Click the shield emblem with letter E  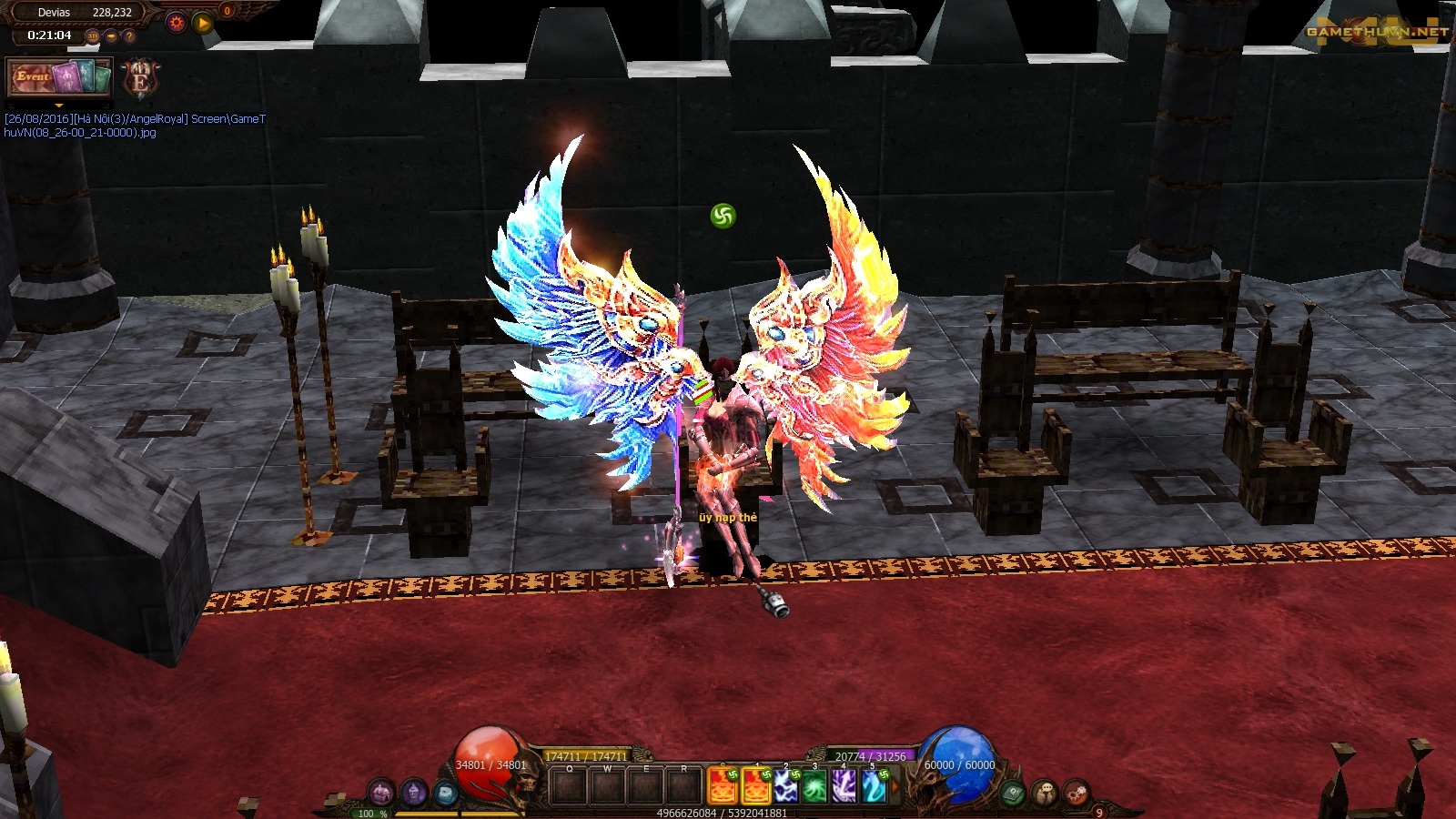pos(140,79)
